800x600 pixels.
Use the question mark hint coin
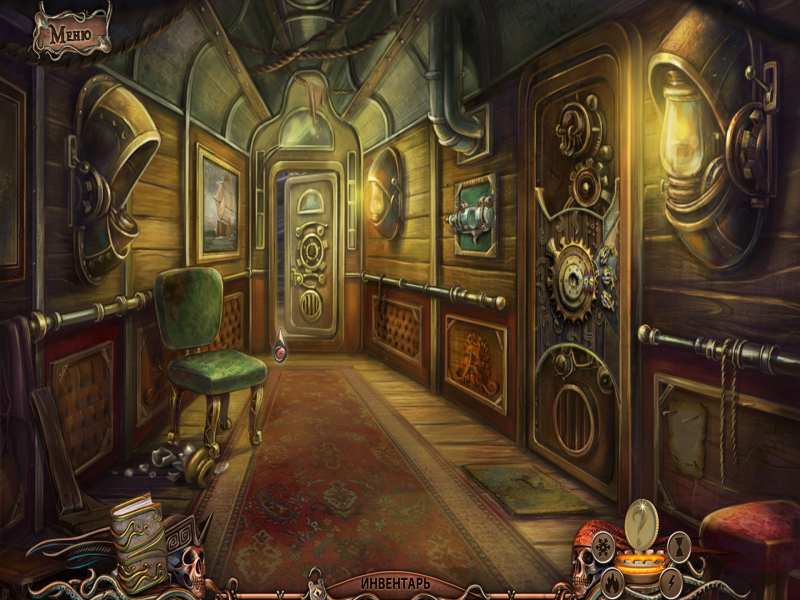tap(640, 522)
